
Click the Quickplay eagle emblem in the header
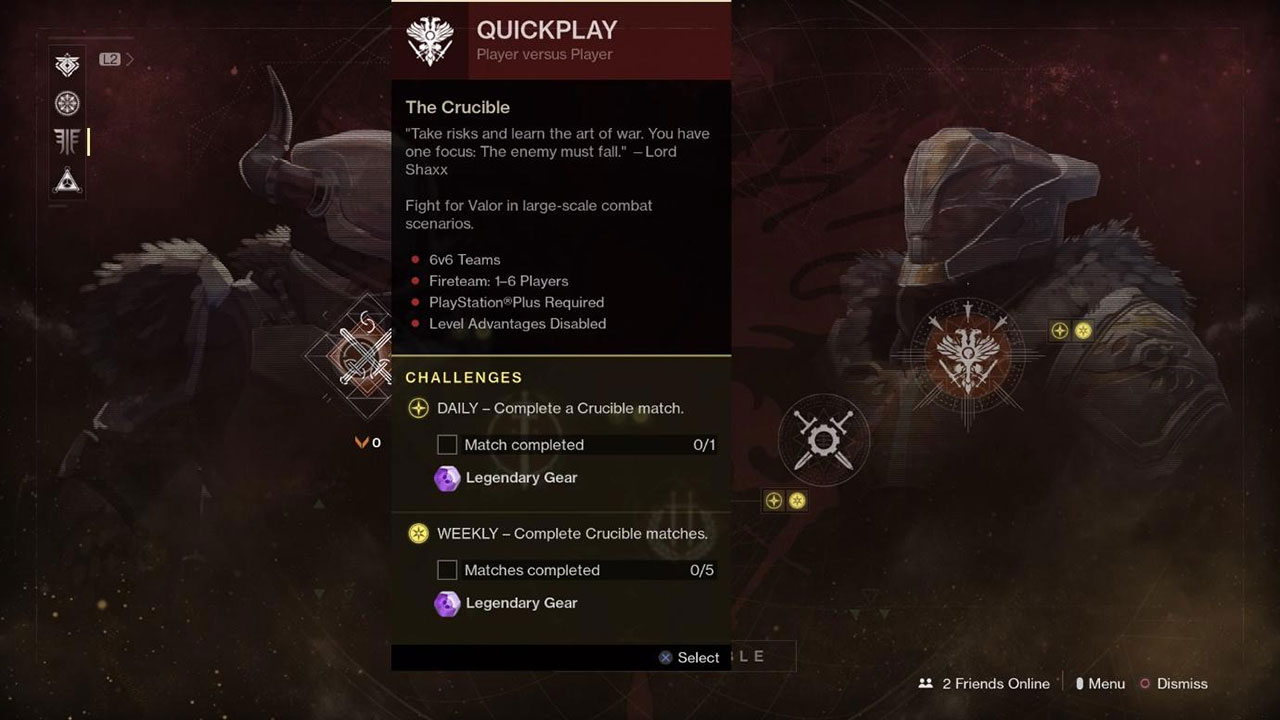point(431,40)
